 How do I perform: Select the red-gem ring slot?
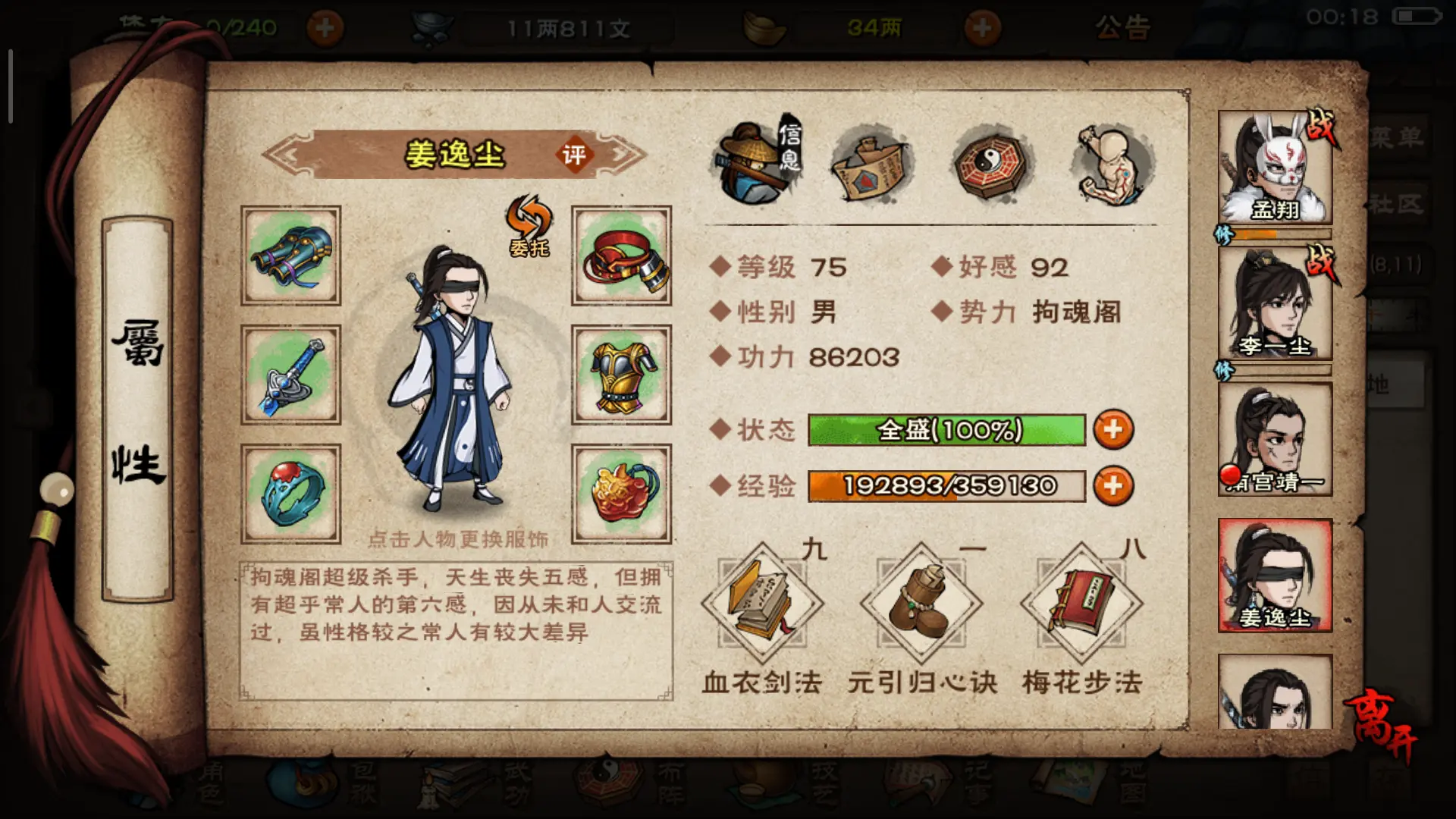point(291,494)
